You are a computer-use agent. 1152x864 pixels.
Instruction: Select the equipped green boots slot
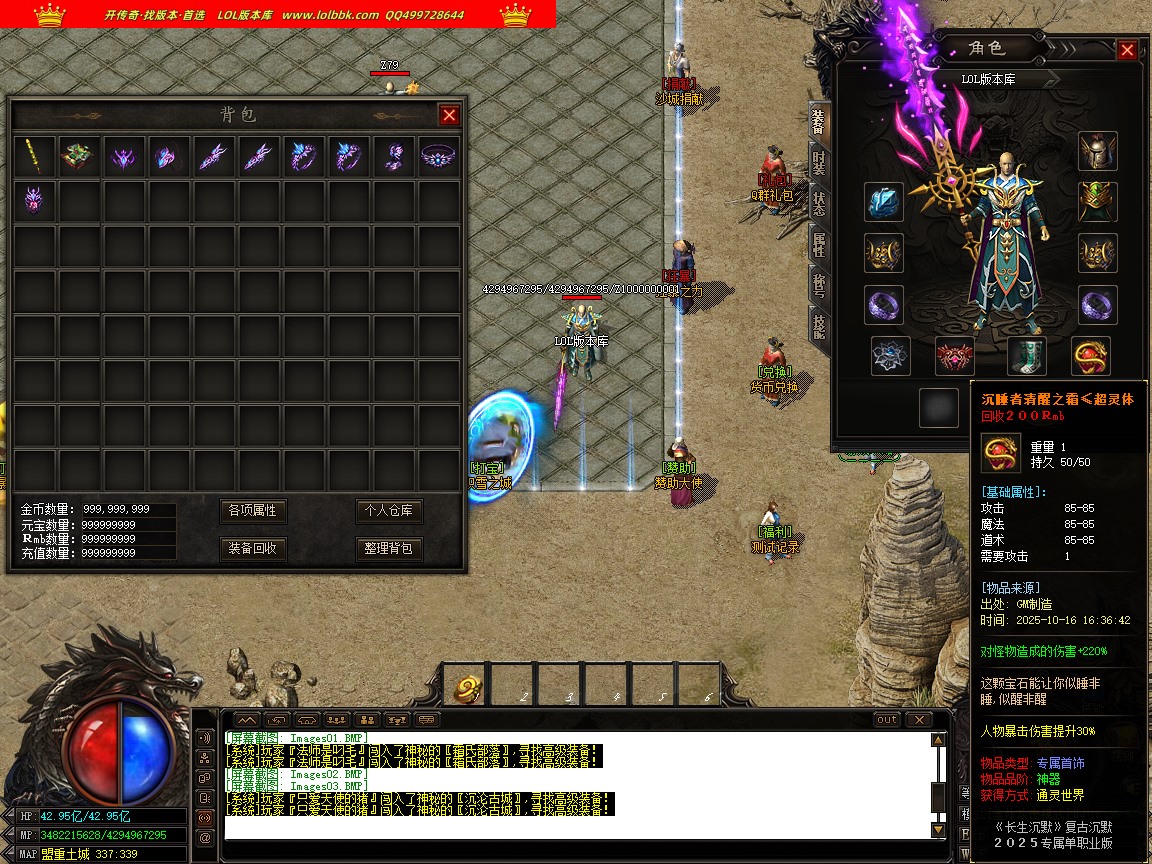pyautogui.click(x=1027, y=355)
